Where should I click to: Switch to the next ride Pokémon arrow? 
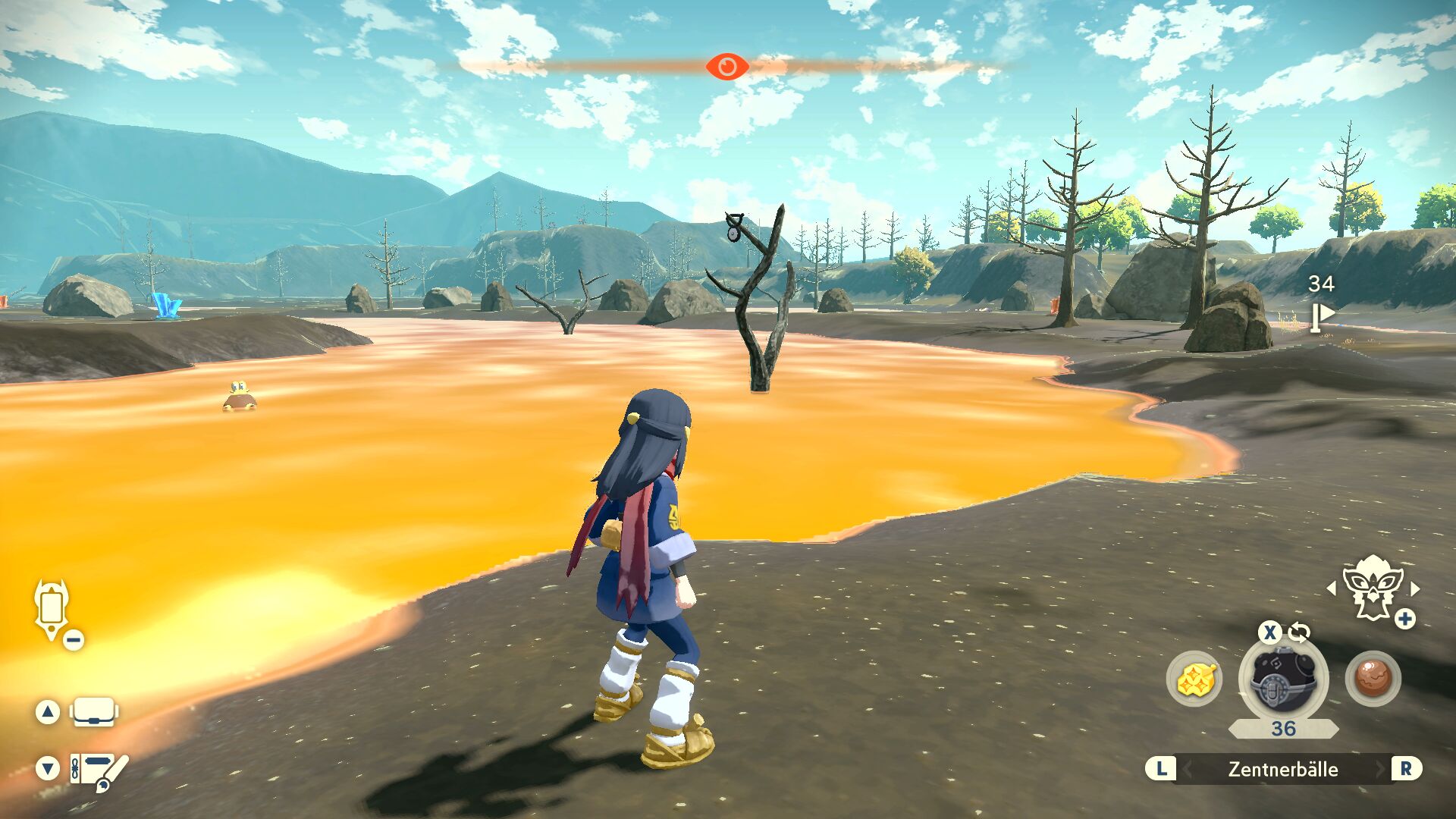point(1415,588)
